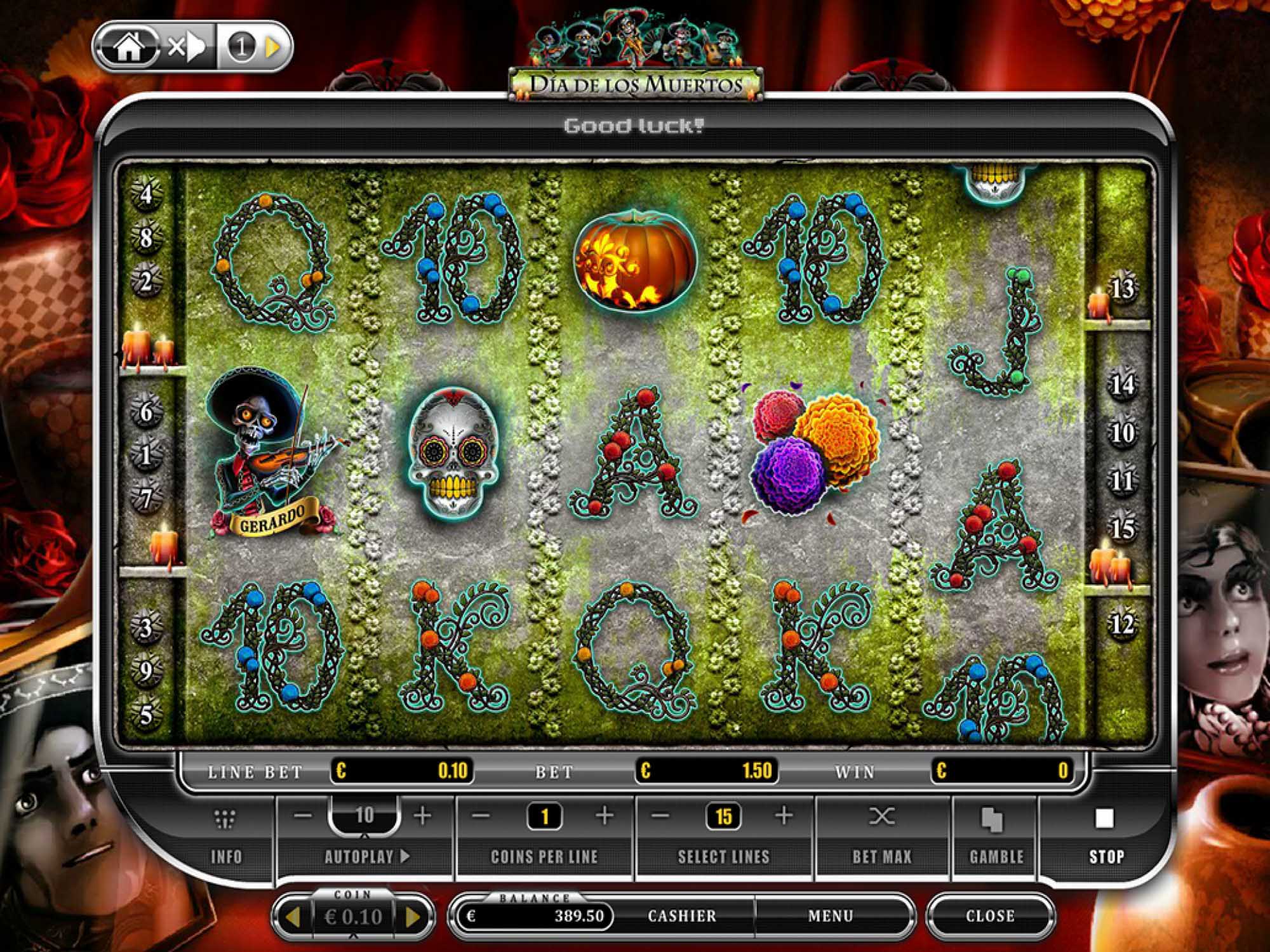Open the Cashier
Screen dimensions: 1270x952
[x=681, y=916]
